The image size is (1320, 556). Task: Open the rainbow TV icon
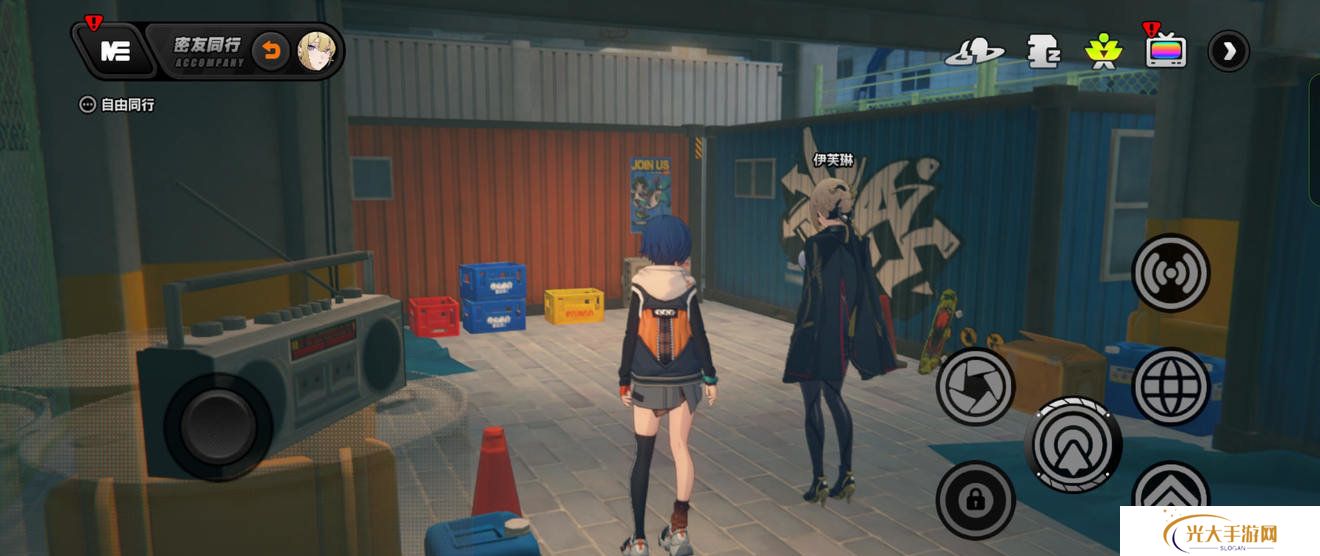click(1166, 50)
